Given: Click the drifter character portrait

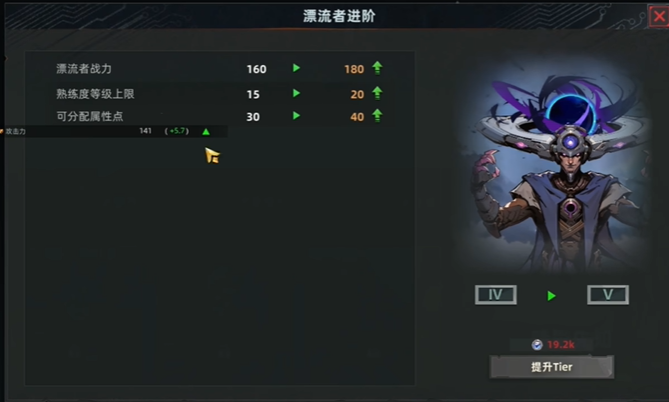Looking at the screenshot, I should 551,170.
